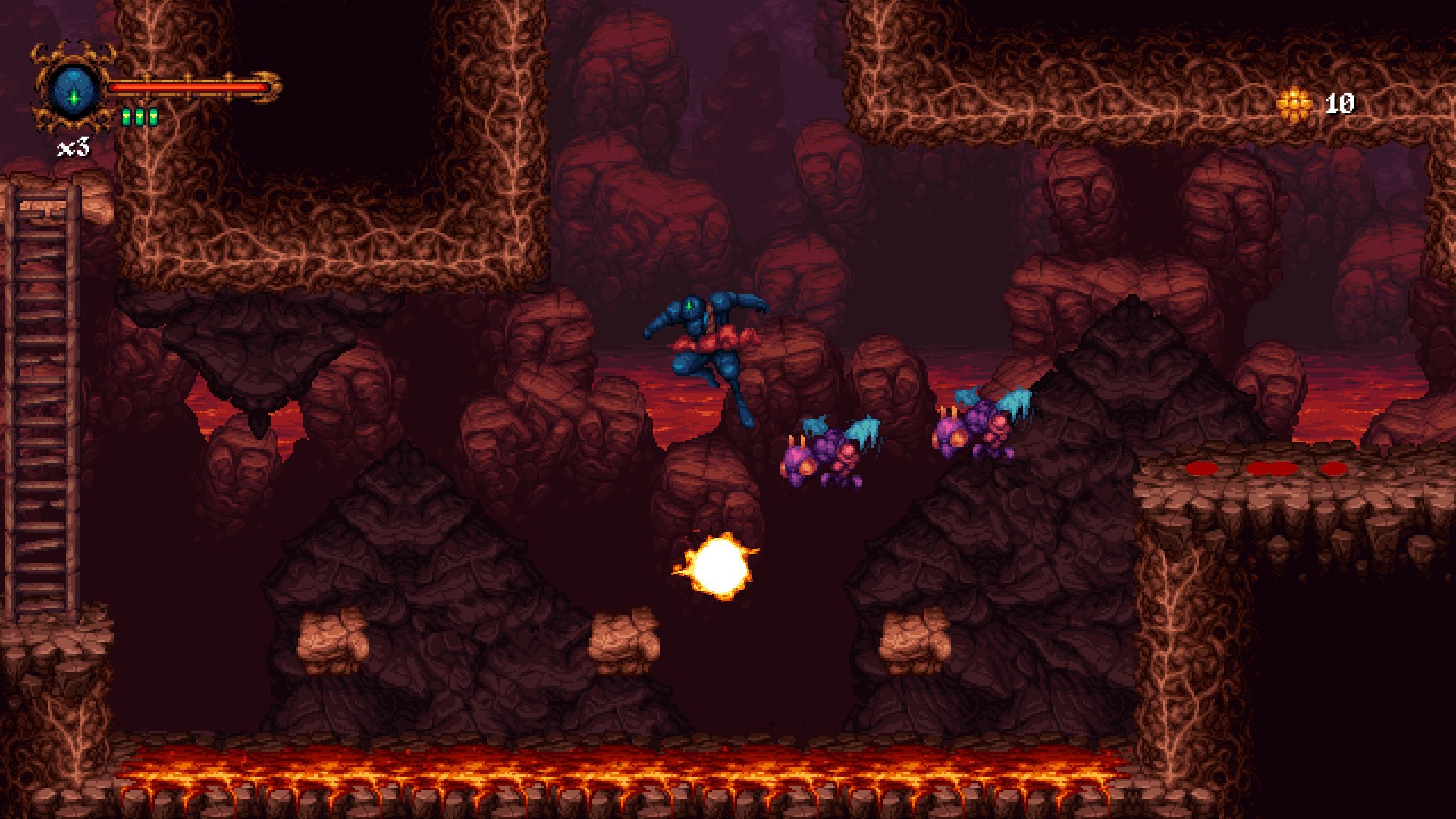Click the leftmost red orb on the platform
This screenshot has width=1456, height=819.
coord(1203,469)
